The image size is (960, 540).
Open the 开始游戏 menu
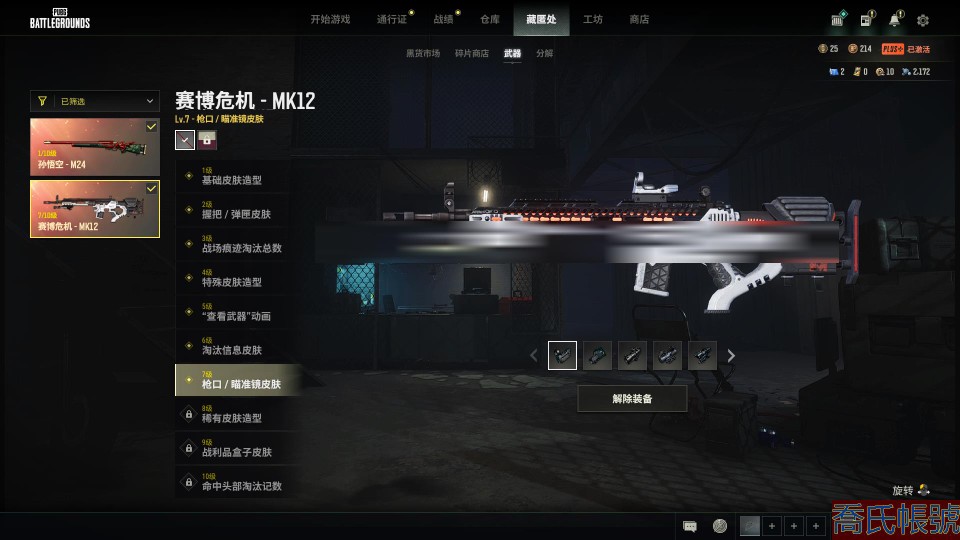pos(330,19)
